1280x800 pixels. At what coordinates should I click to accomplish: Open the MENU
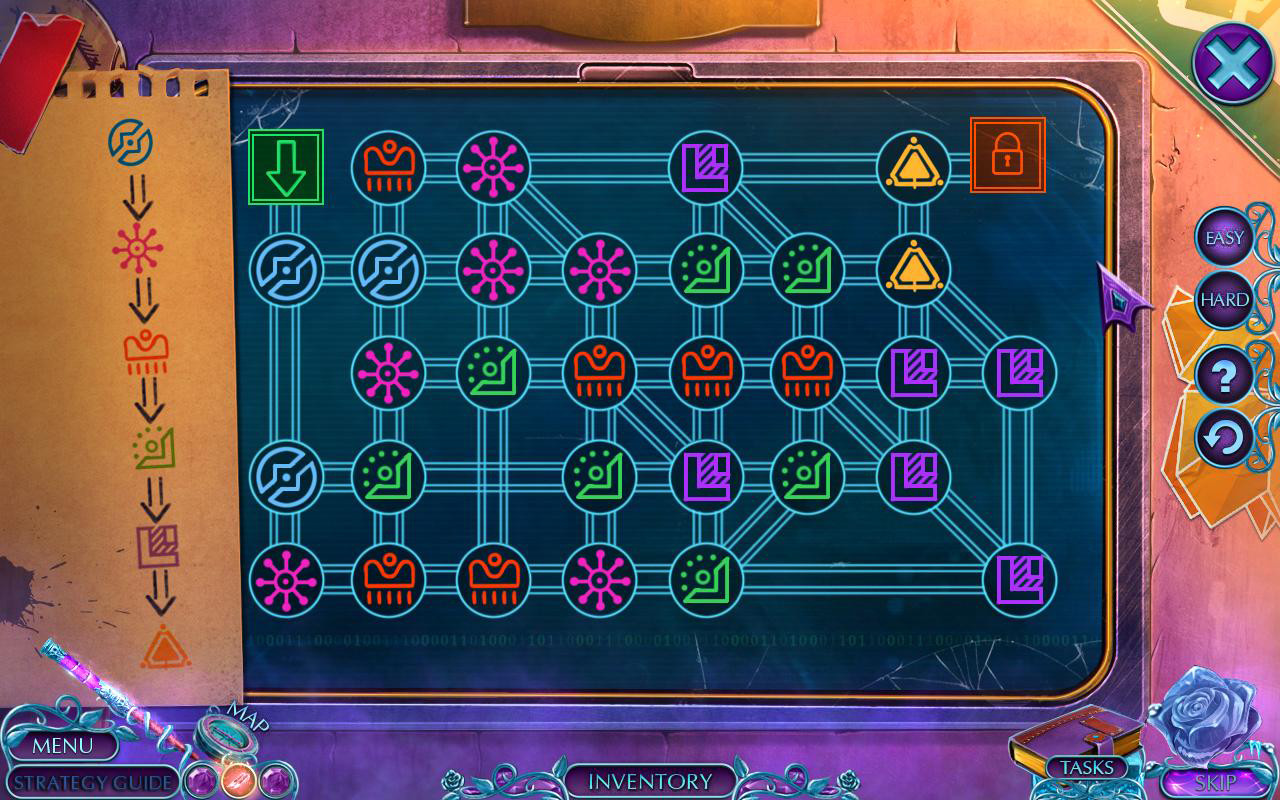tap(66, 746)
